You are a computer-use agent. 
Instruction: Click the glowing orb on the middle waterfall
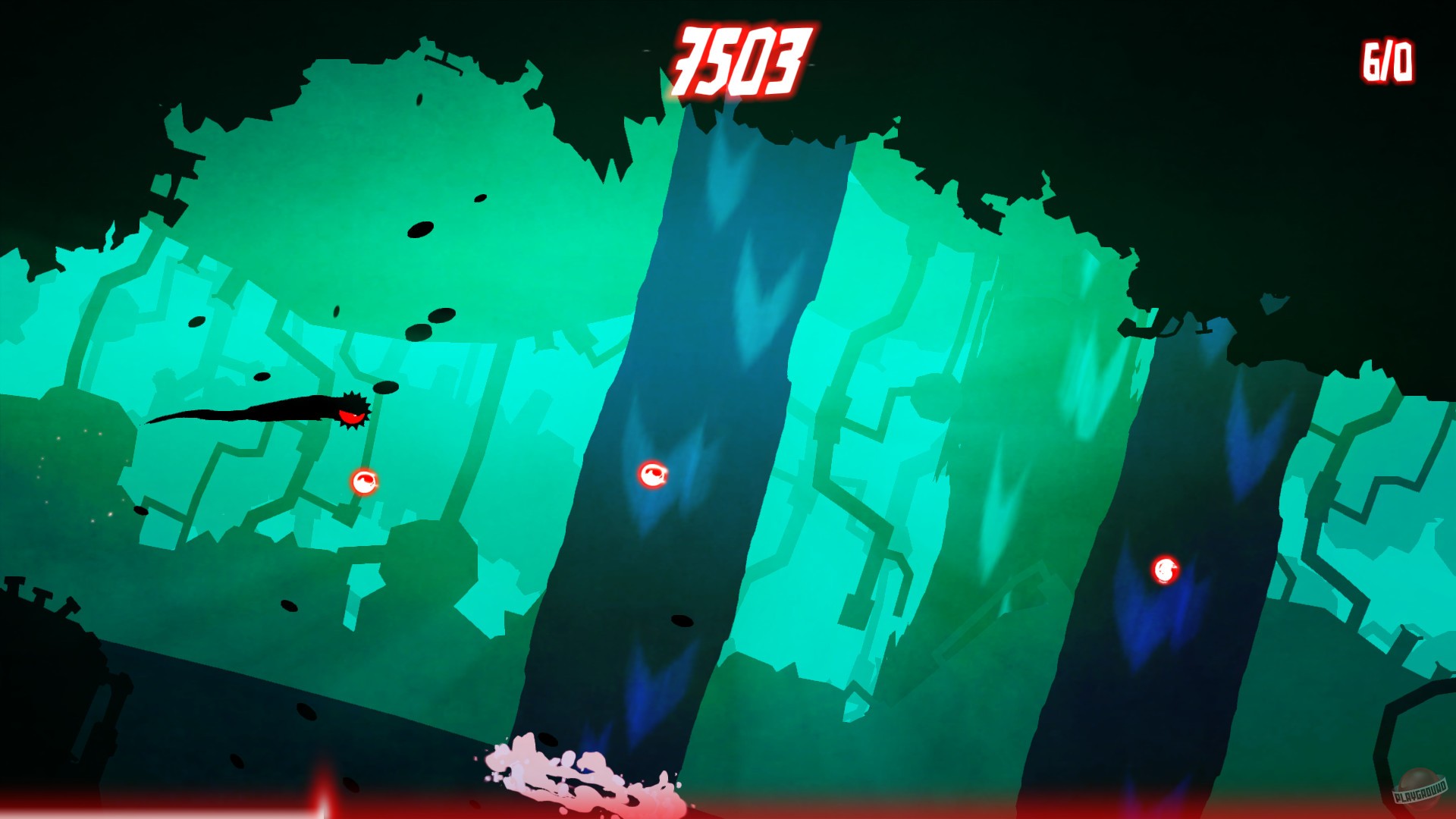click(x=654, y=474)
